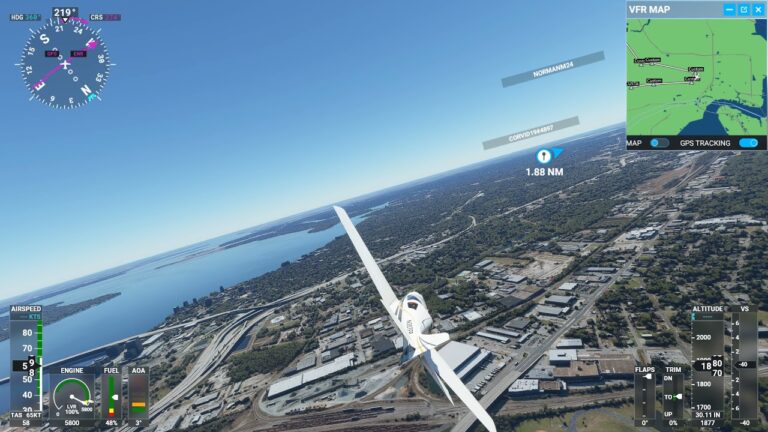Click the VFR map view
768x432 pixels.
coord(696,77)
